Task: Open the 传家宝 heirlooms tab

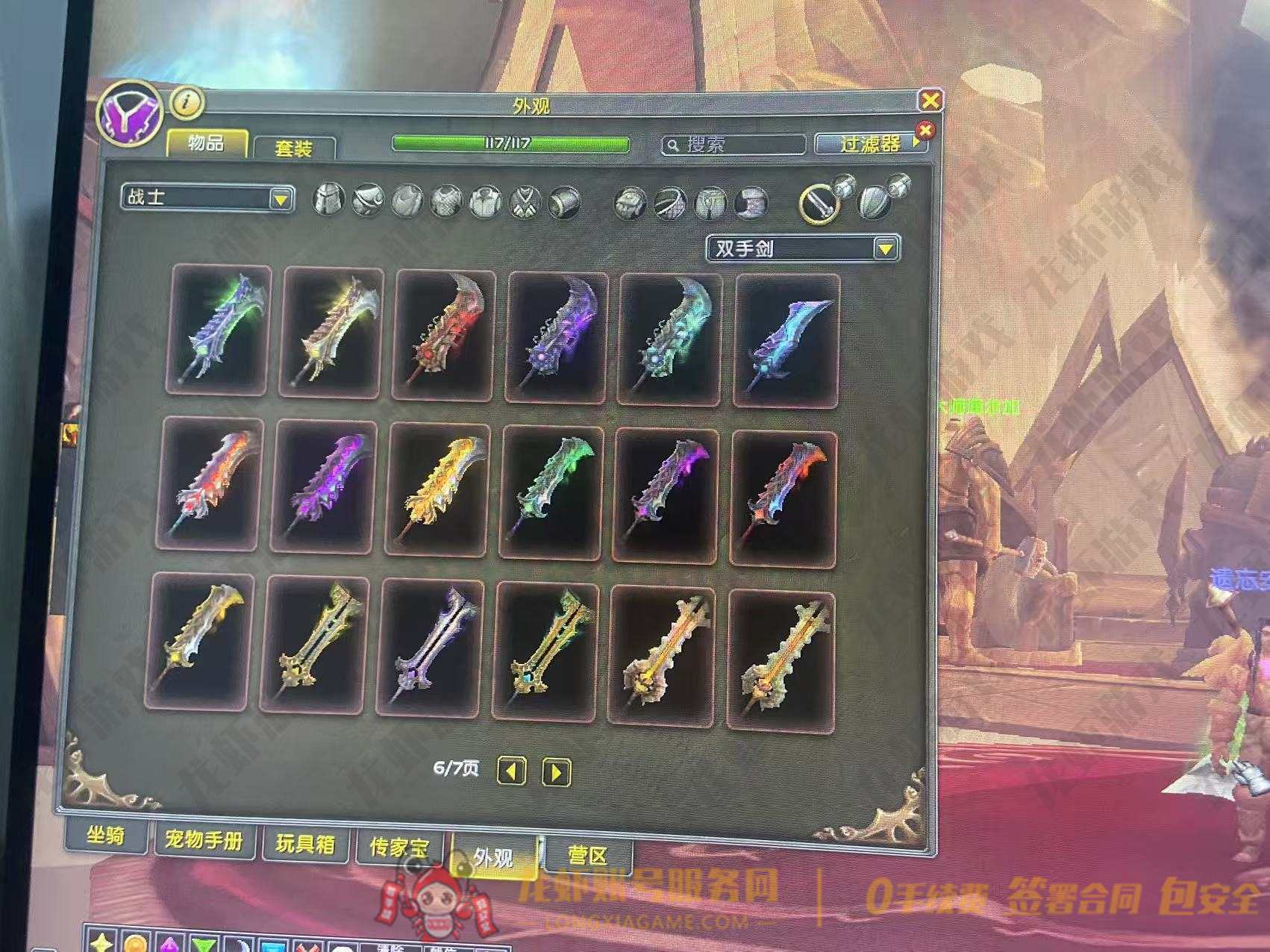Action: pyautogui.click(x=400, y=848)
